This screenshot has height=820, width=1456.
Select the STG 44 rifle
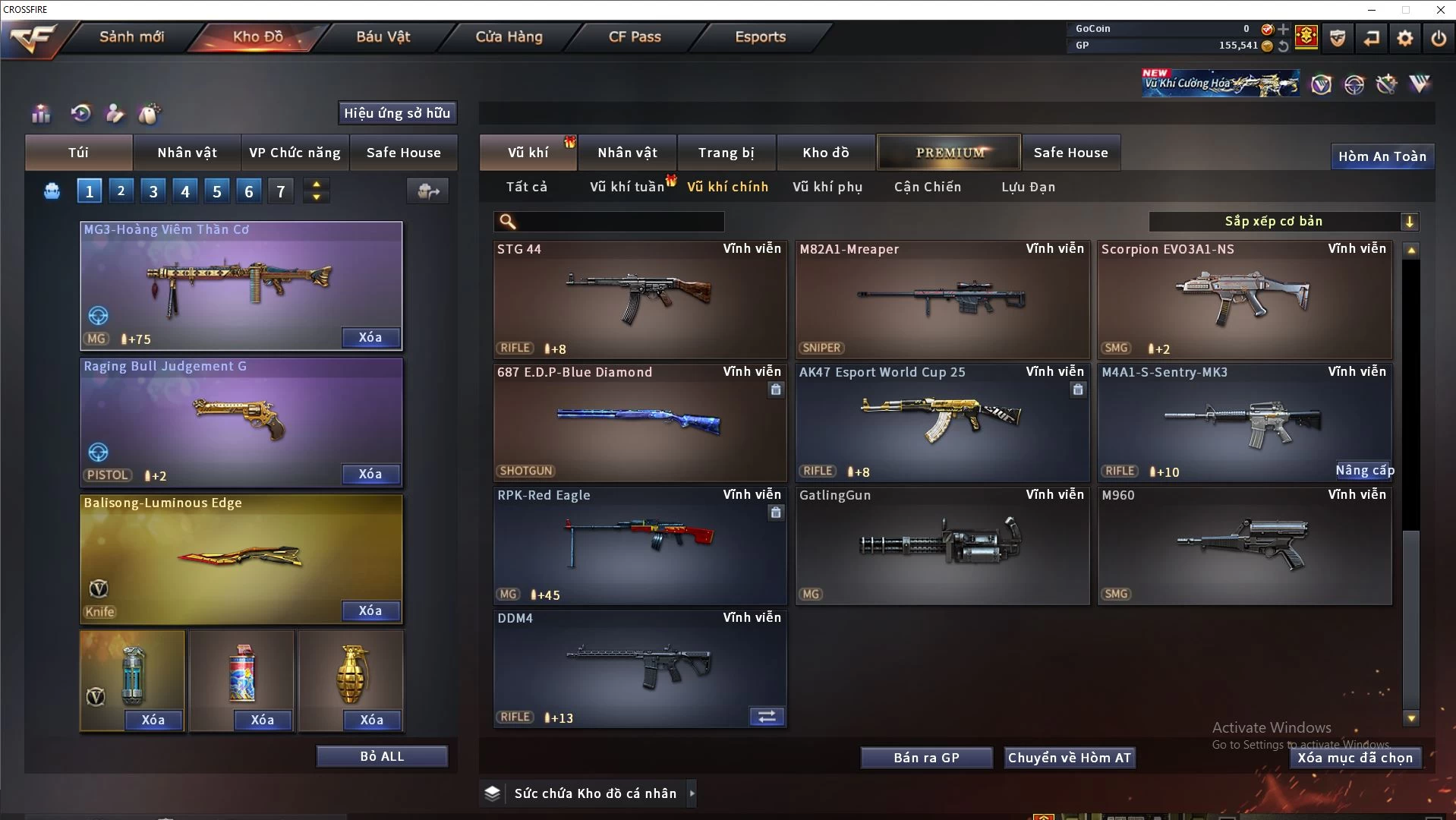(639, 299)
